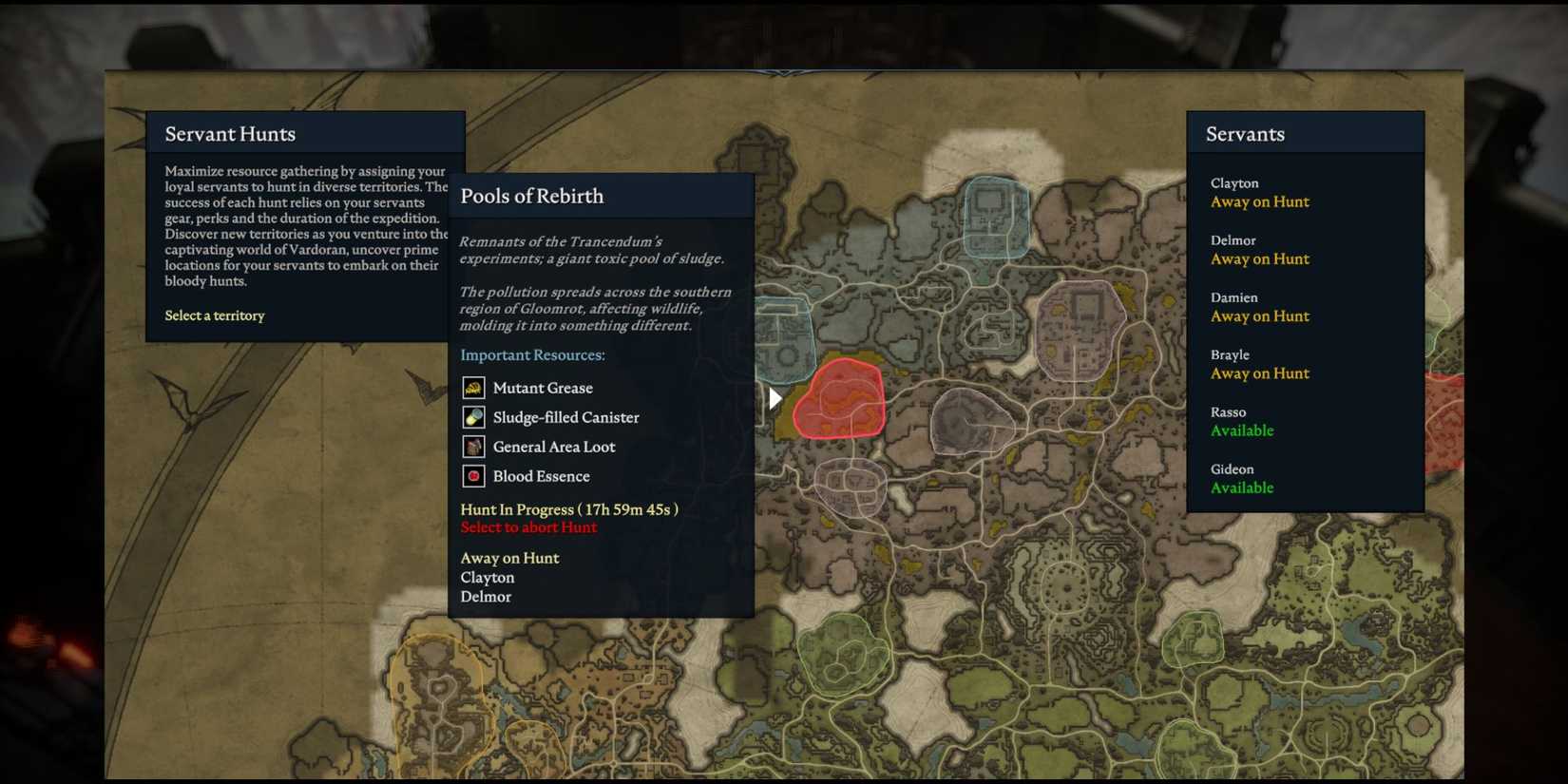
Task: Select Damien's 'Away on Hunt' status
Action: [1260, 316]
